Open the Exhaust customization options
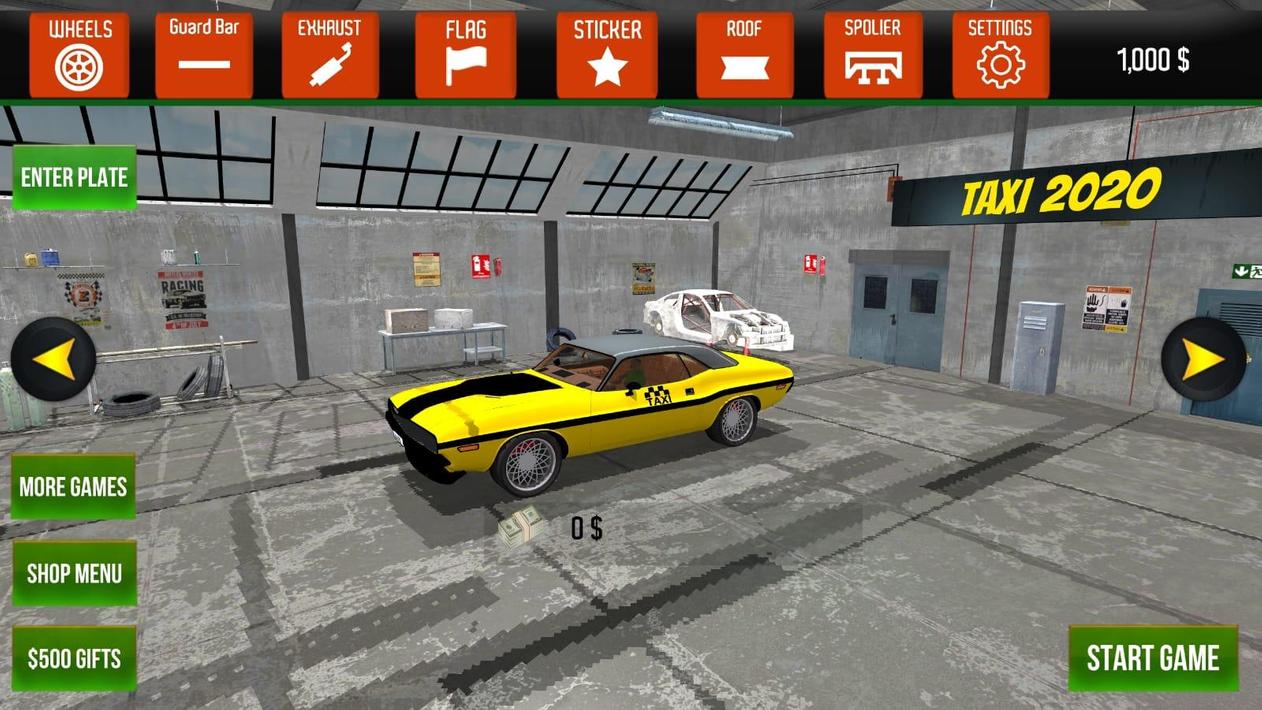This screenshot has height=710, width=1262. [x=330, y=55]
